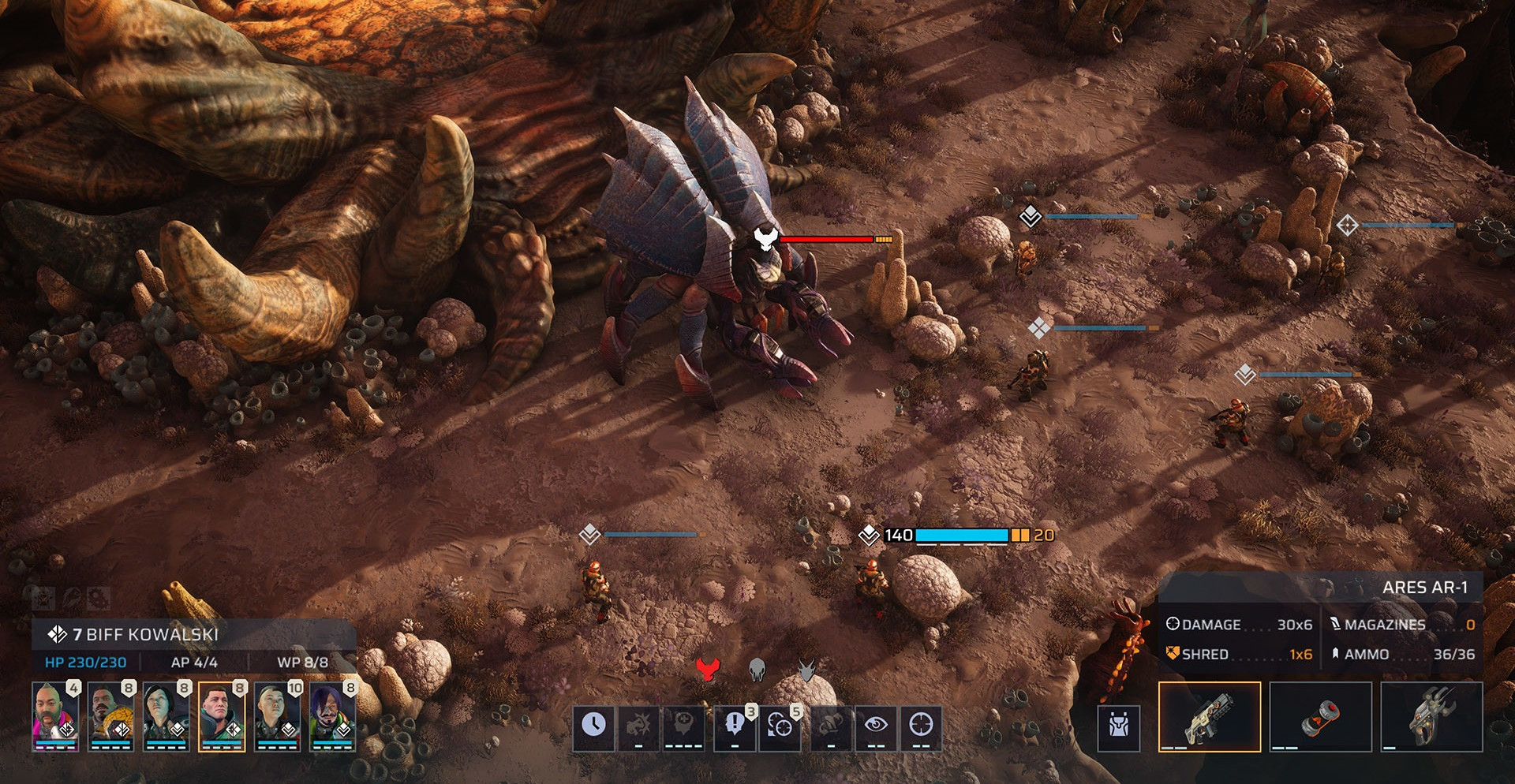Screen dimensions: 1515x784
Task: Target the red enemy marker icon
Action: pos(709,670)
